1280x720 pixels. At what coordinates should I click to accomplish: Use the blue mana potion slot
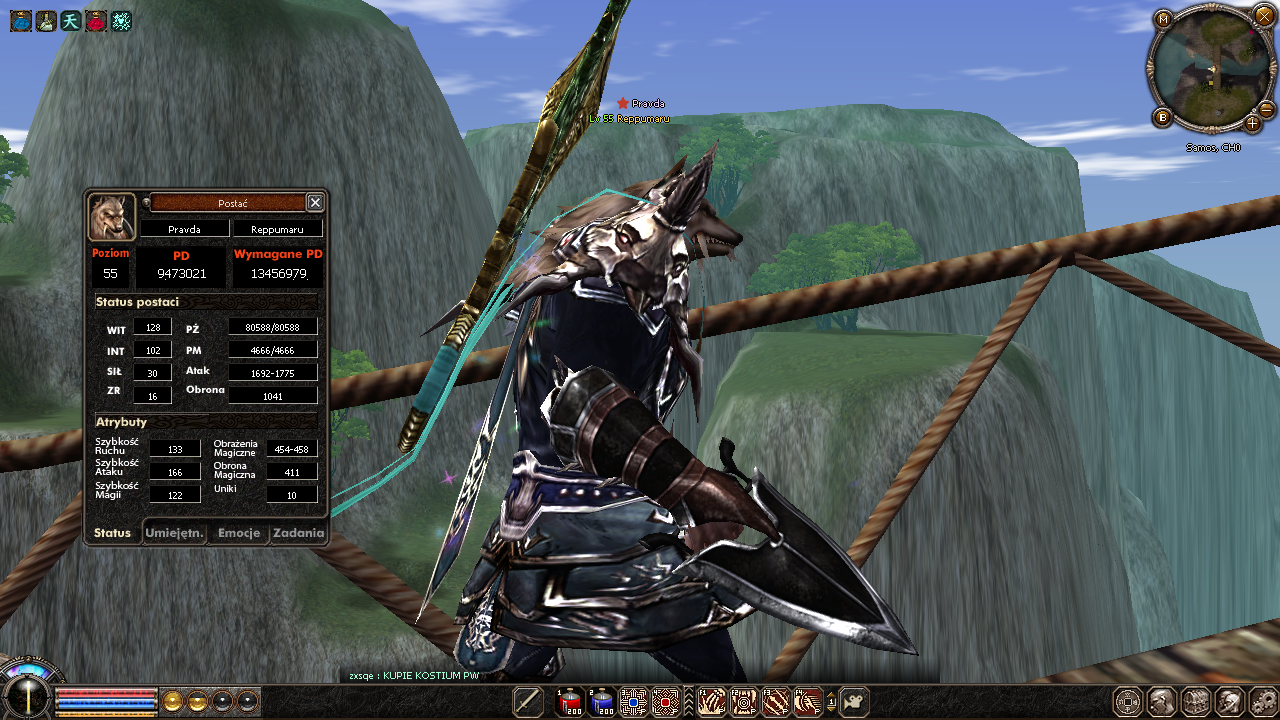coord(601,702)
